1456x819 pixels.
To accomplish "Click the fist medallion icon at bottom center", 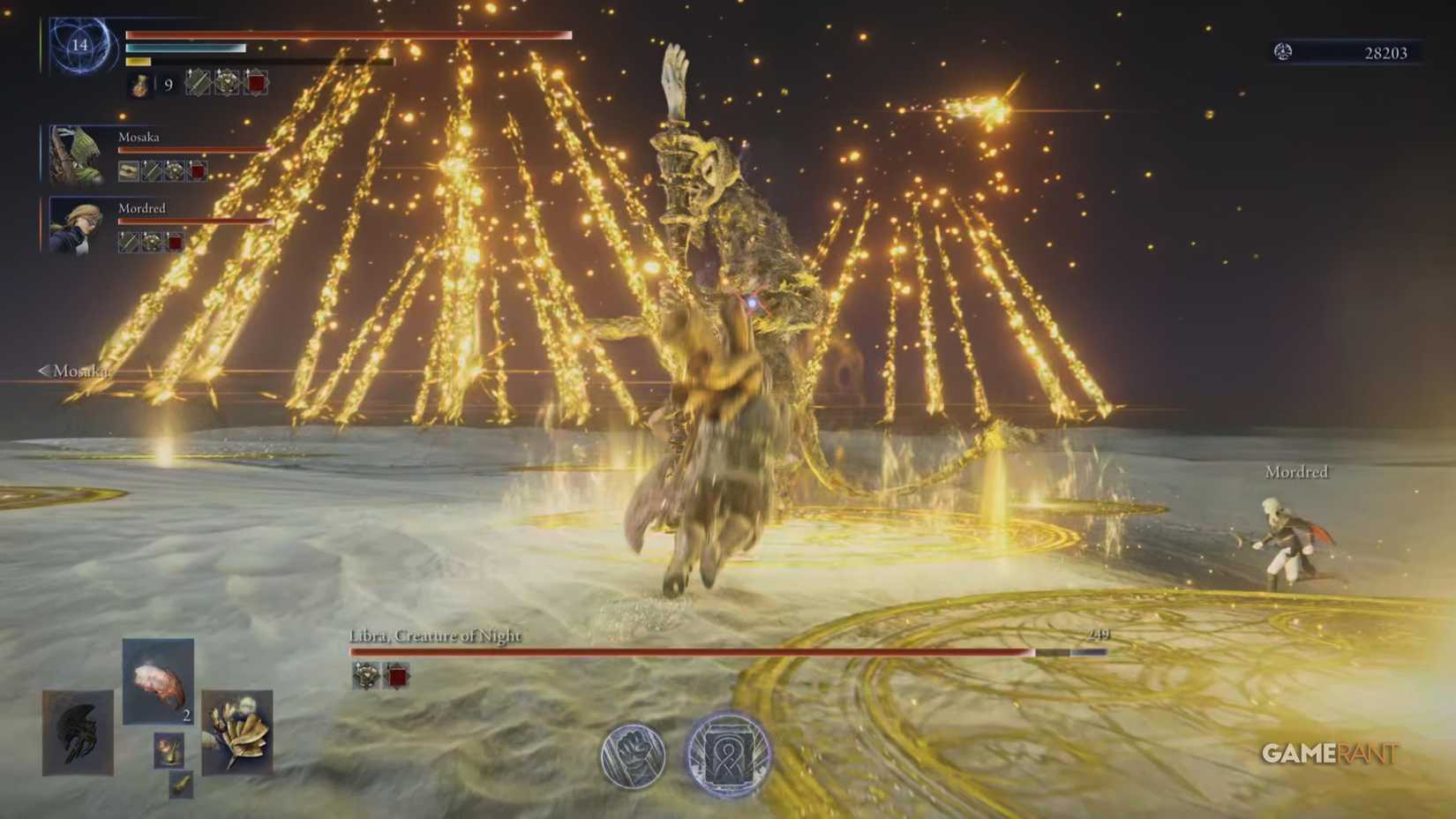I will coord(632,752).
